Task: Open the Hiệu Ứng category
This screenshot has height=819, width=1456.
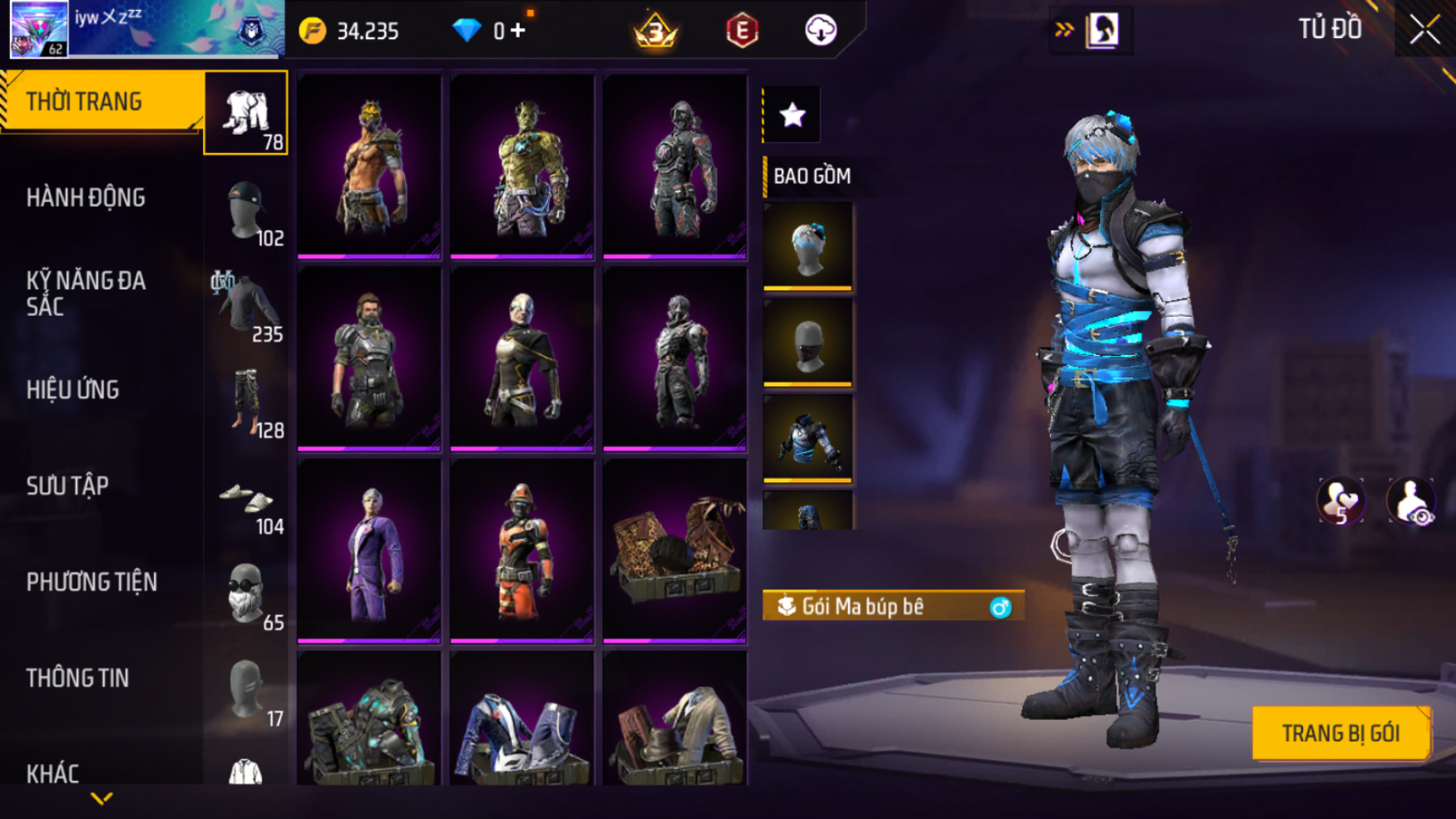Action: 73,390
